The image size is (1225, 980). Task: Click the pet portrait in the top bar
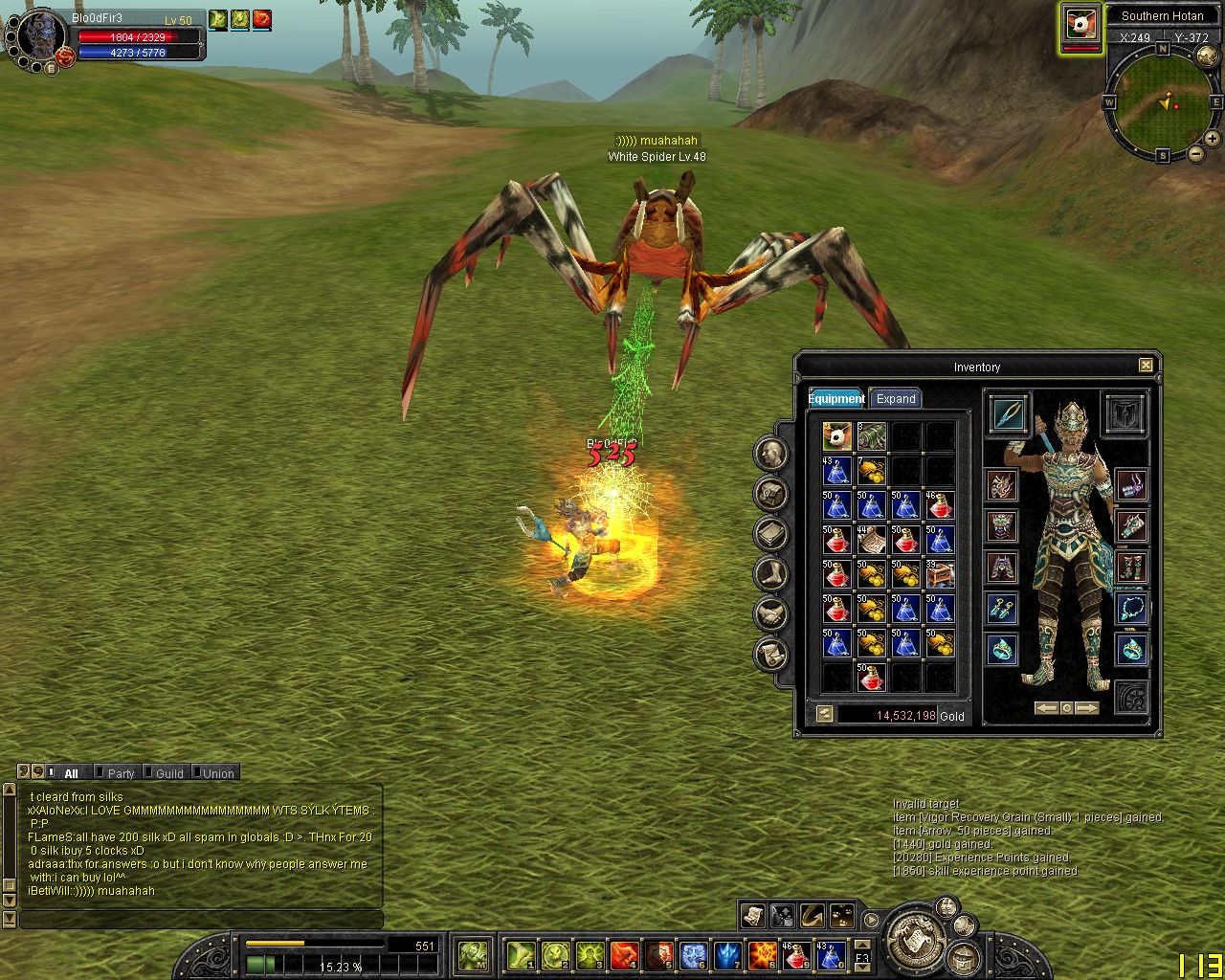pyautogui.click(x=1080, y=26)
